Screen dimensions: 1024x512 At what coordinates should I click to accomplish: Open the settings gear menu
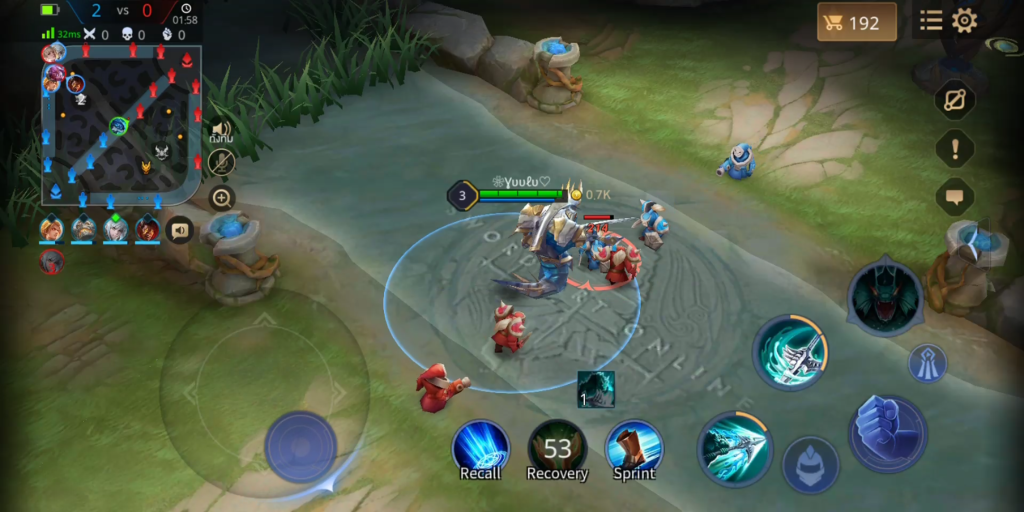point(964,21)
